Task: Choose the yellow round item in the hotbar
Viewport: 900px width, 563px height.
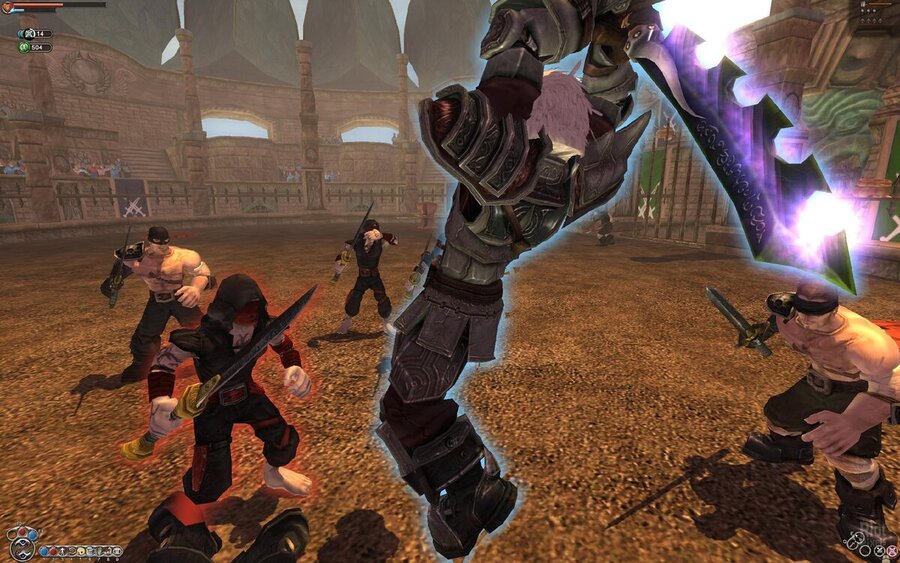Action: (81, 551)
